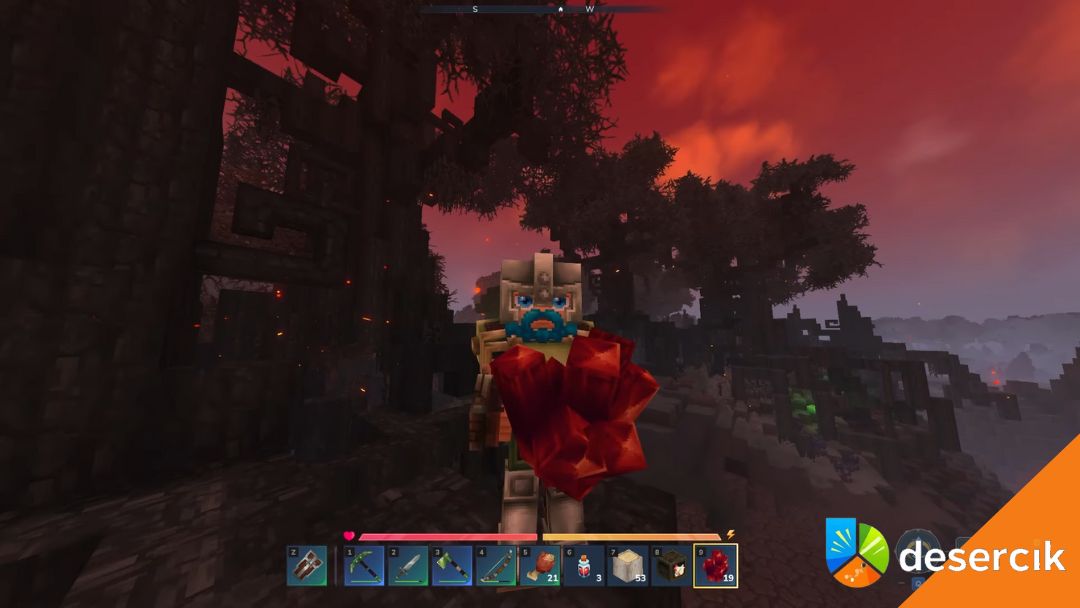Select the green pickaxe hotbar slot
Viewport: 1080px width, 608px height.
[x=364, y=566]
